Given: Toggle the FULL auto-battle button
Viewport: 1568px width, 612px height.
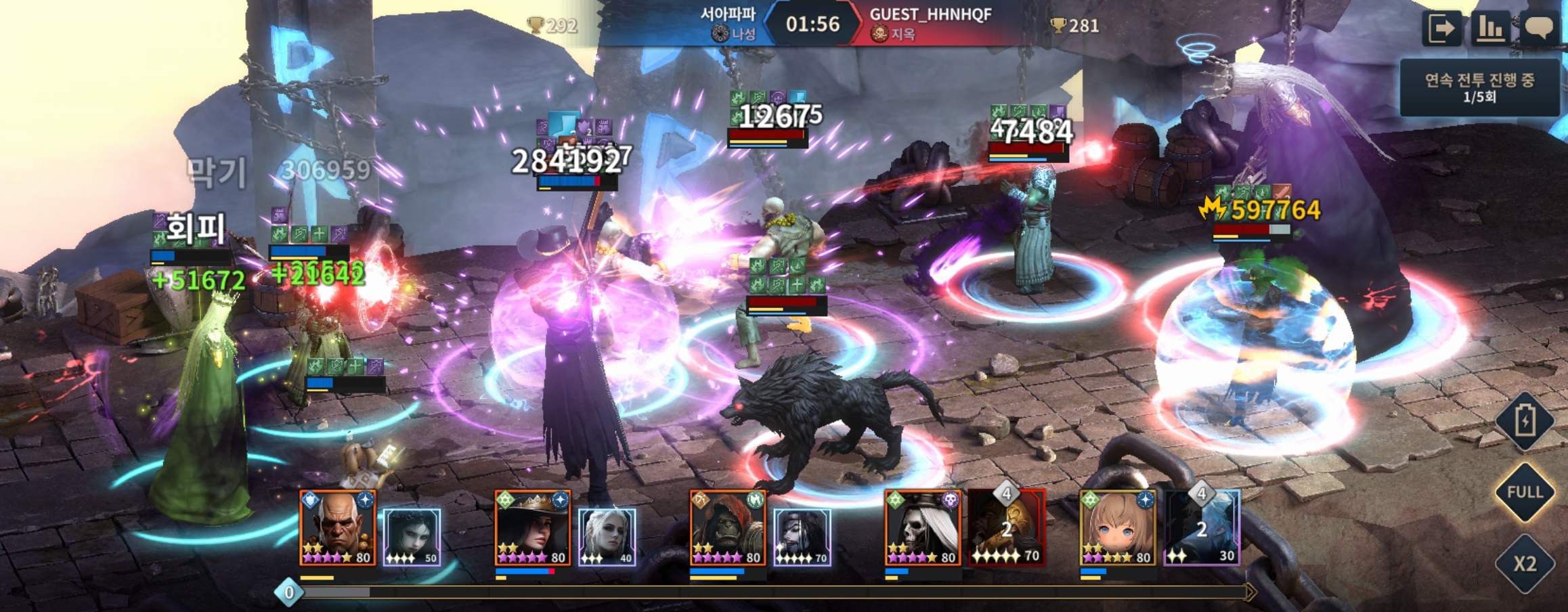Looking at the screenshot, I should point(1525,492).
